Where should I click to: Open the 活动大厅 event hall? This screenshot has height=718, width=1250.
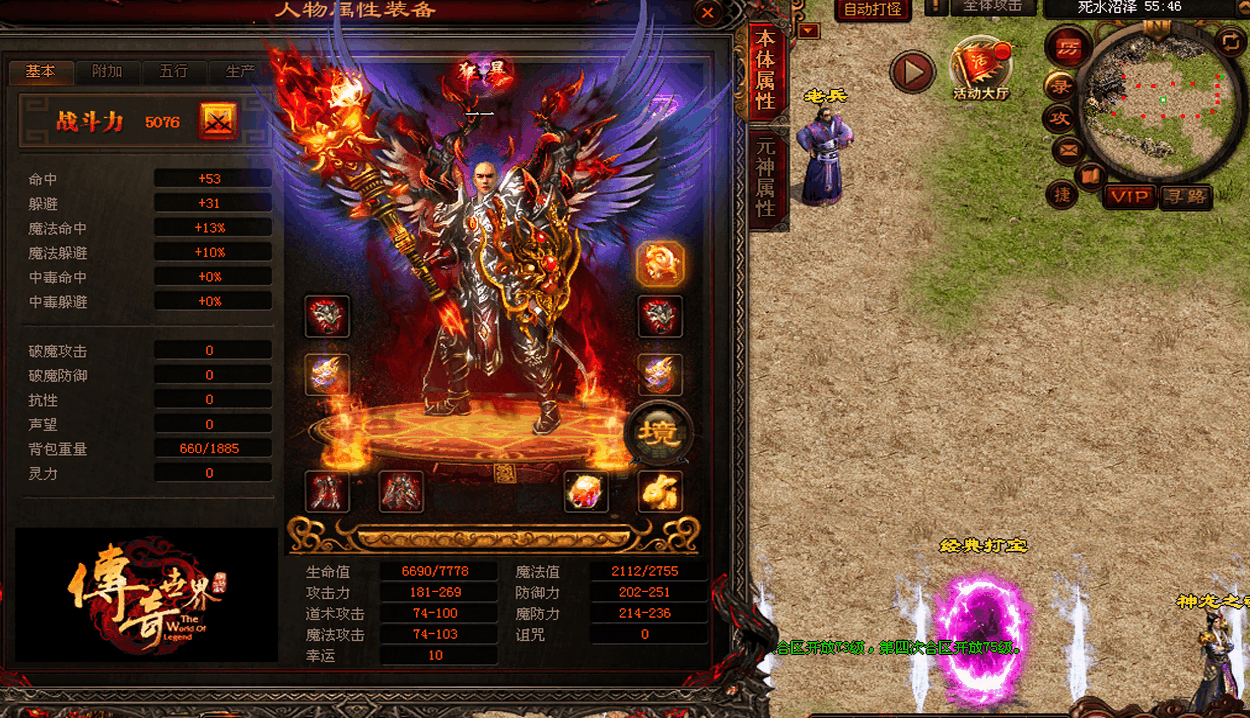[x=980, y=66]
